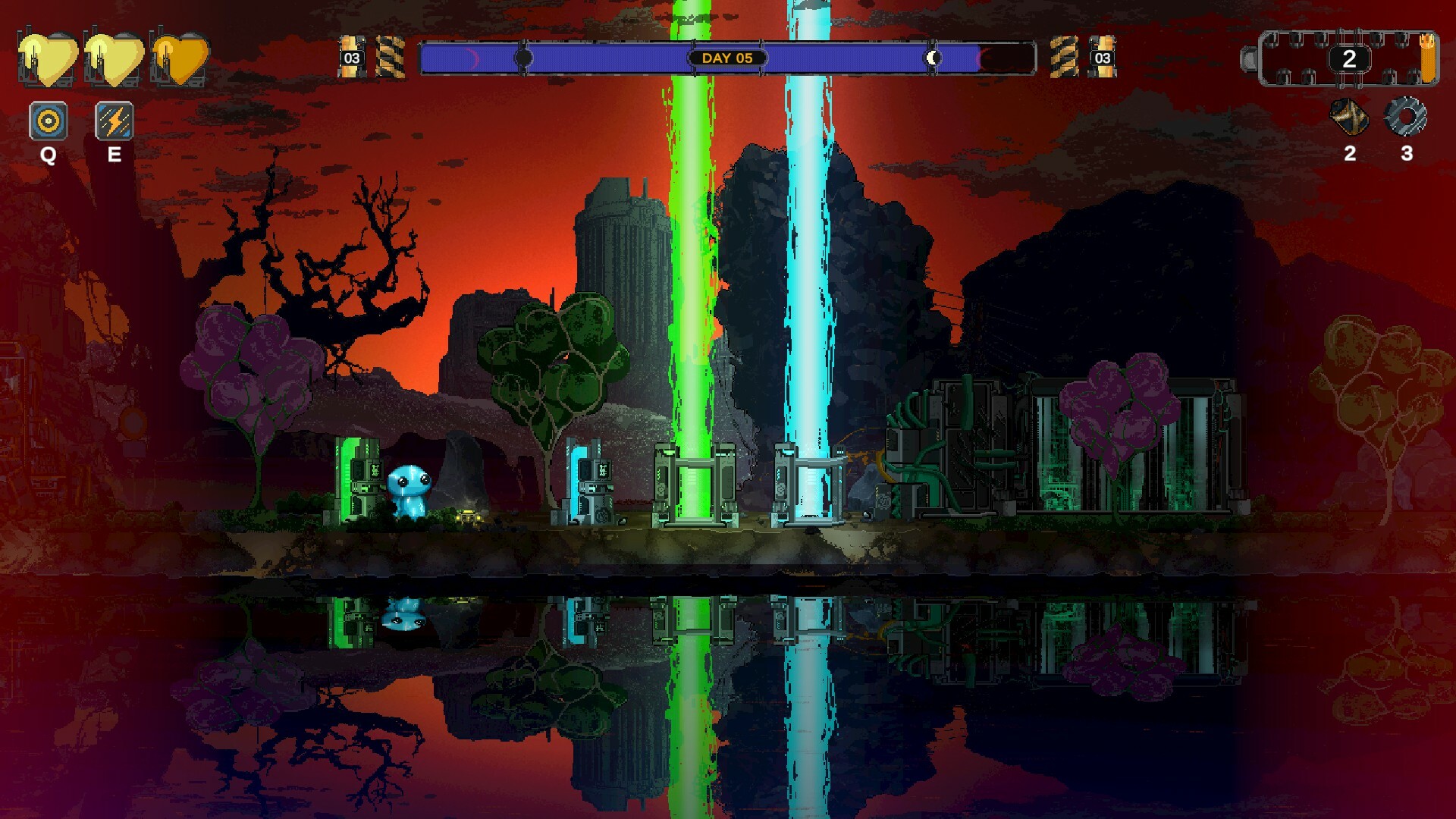Screen dimensions: 1456x819
Task: Select the metal gear resource icon
Action: (x=1405, y=118)
